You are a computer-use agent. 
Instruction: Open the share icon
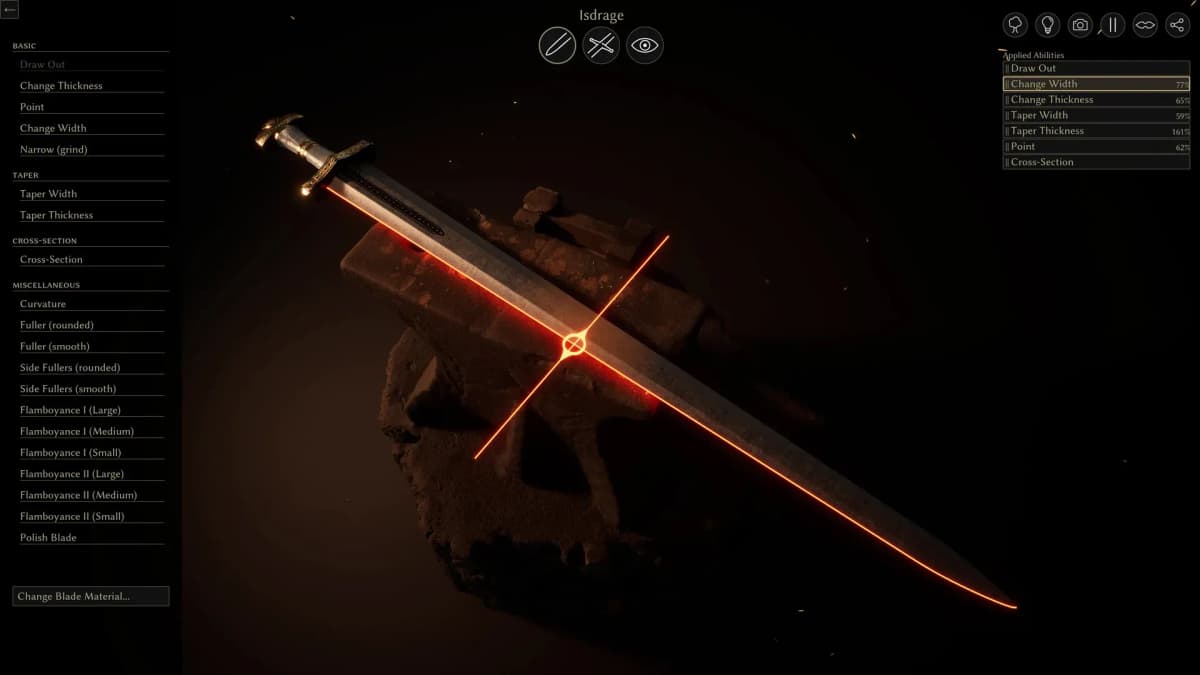coord(1177,25)
